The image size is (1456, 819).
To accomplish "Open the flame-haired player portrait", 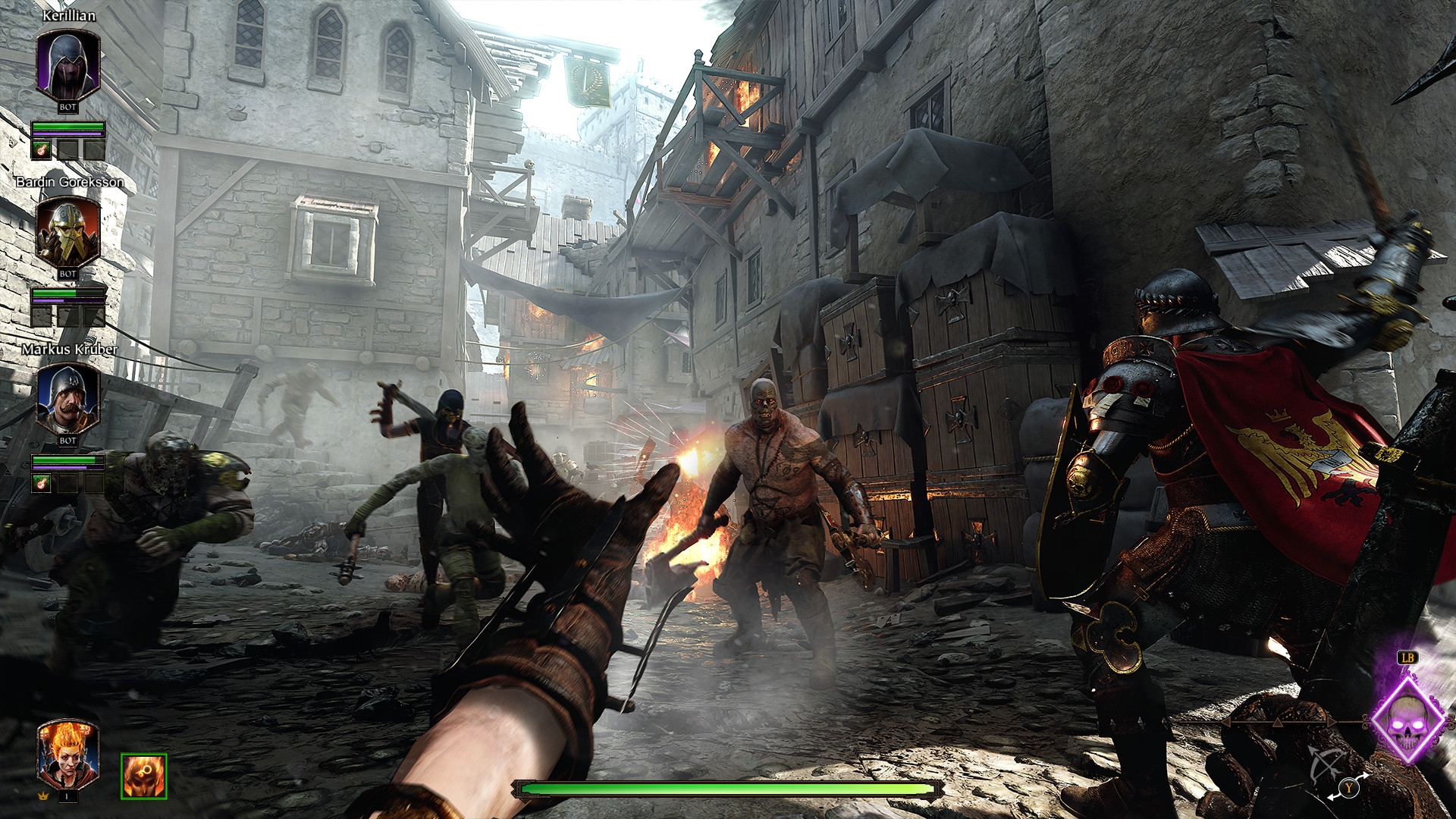I will (67, 753).
